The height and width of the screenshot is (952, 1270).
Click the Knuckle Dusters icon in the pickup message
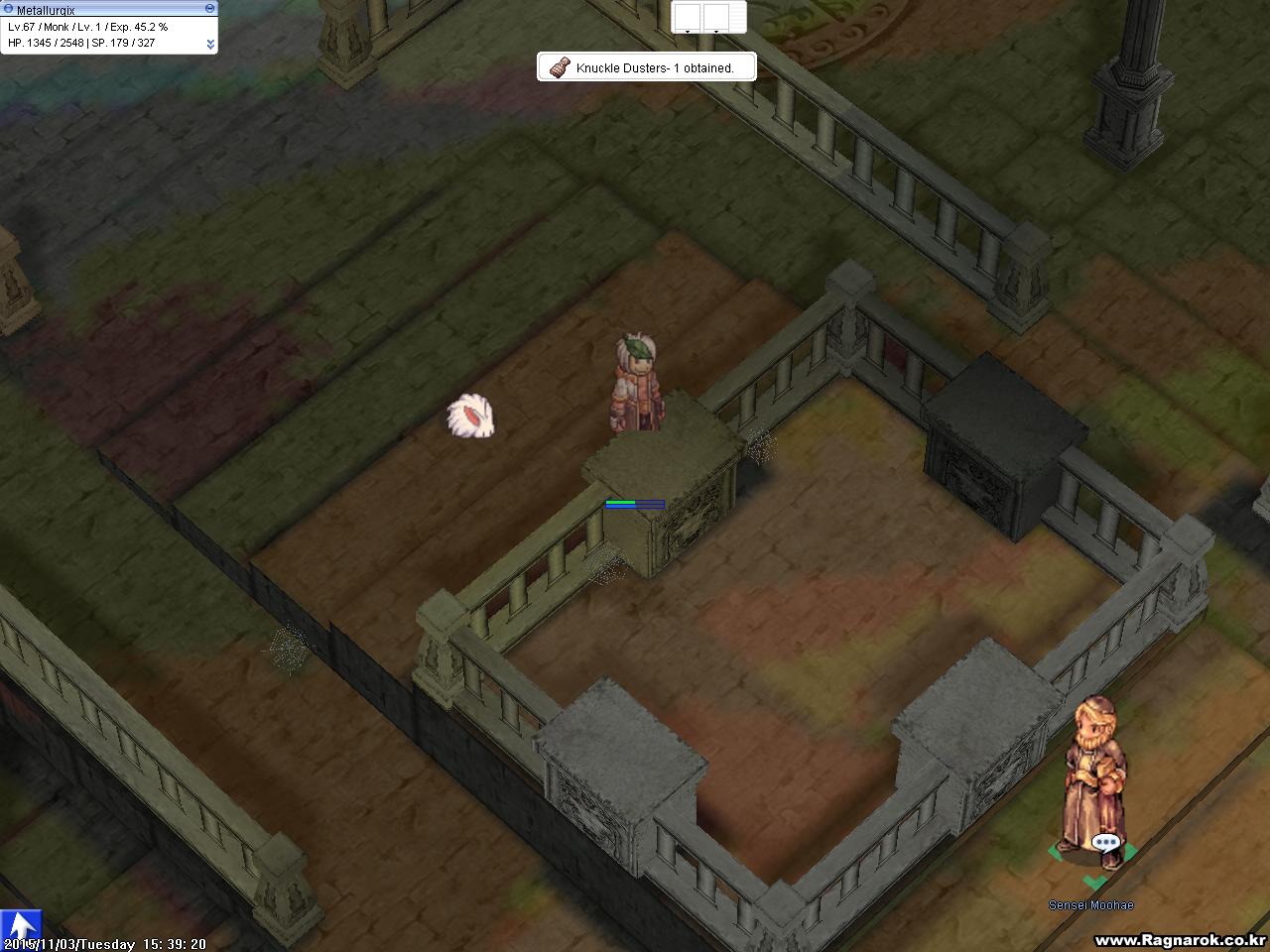(558, 66)
